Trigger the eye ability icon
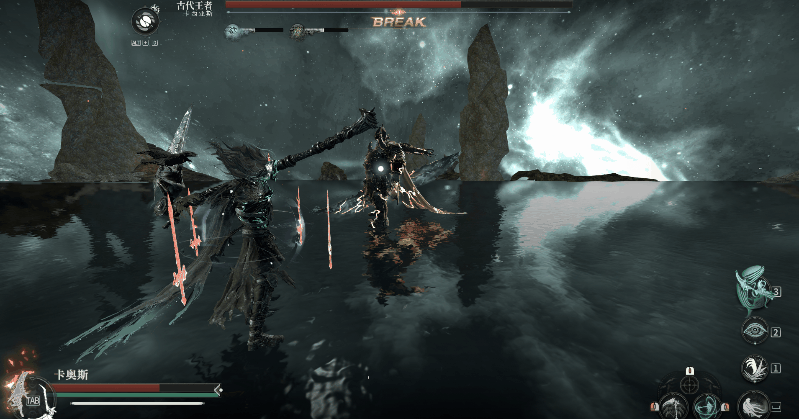This screenshot has height=419, width=799. pyautogui.click(x=753, y=331)
